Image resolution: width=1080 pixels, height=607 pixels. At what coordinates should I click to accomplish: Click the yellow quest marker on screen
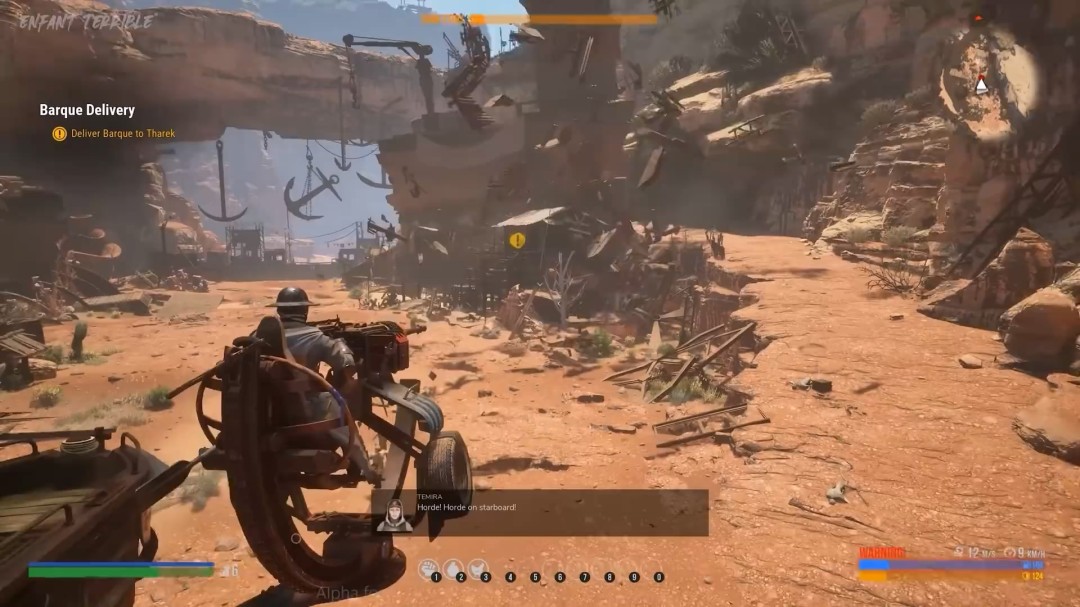(x=517, y=240)
